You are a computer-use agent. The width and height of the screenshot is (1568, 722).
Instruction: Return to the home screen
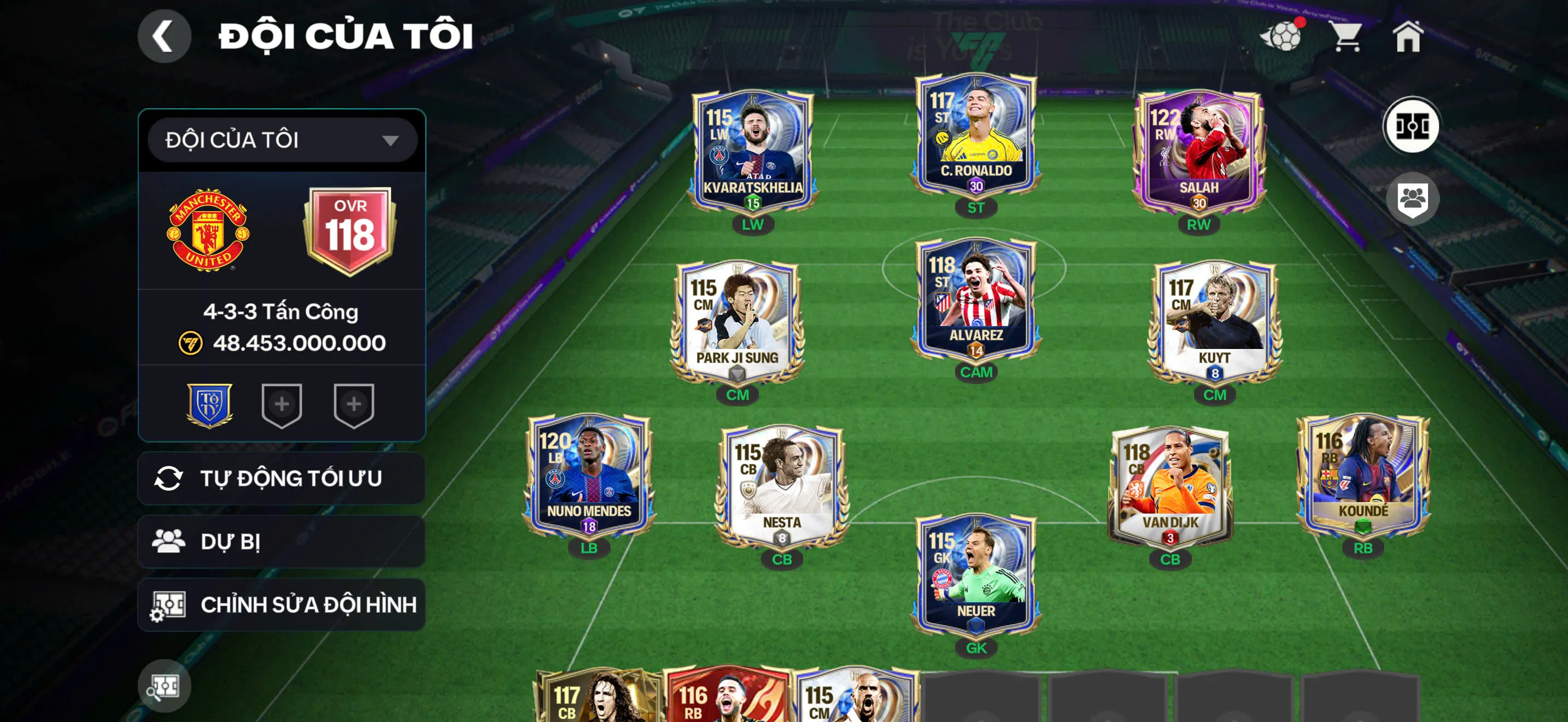[x=1408, y=37]
